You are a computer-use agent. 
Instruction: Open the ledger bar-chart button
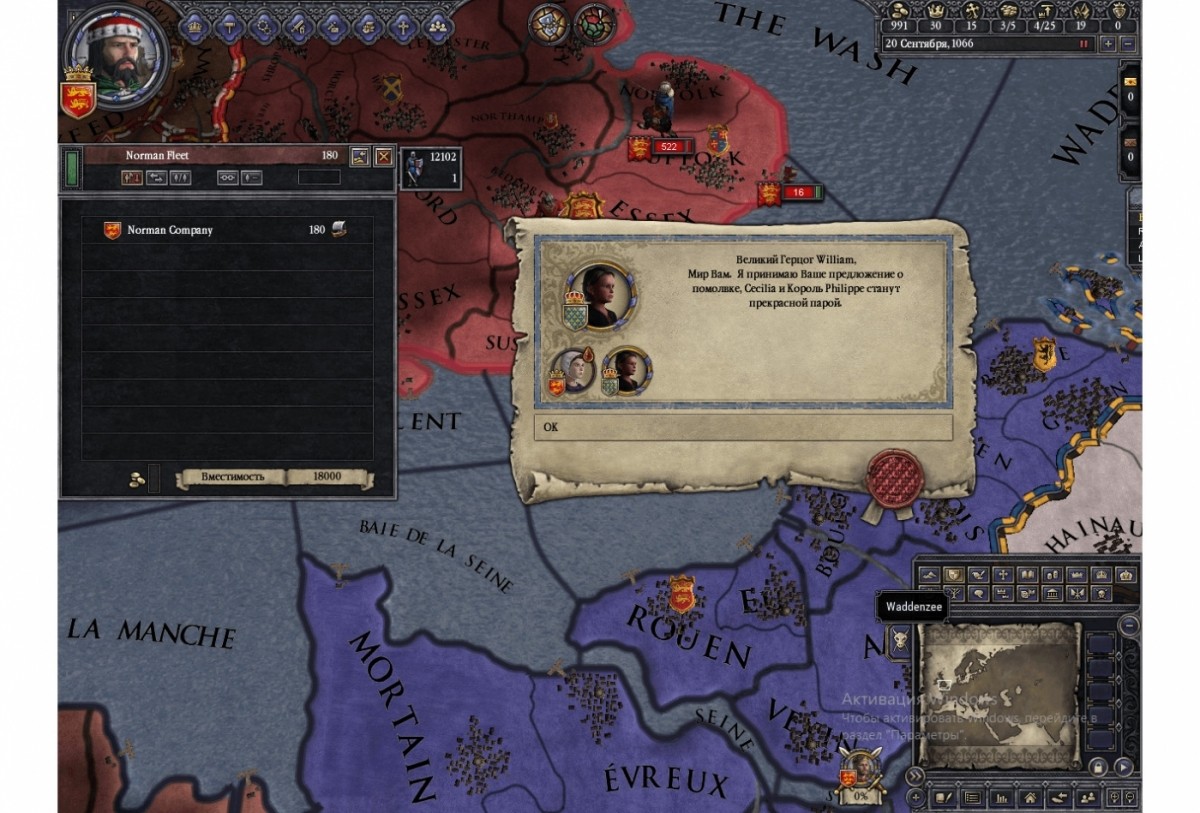click(999, 798)
